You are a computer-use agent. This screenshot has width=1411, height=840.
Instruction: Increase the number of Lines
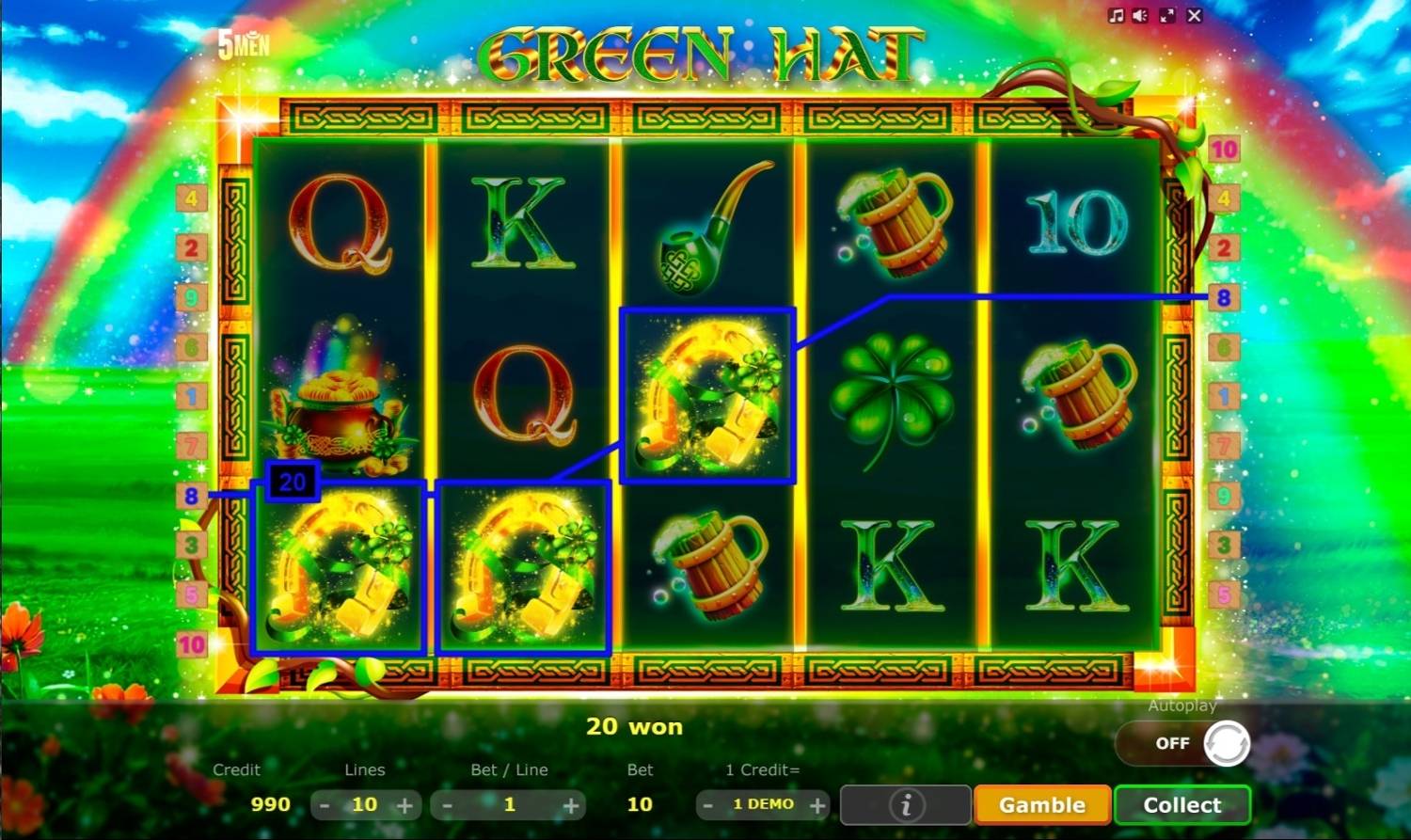[x=405, y=806]
